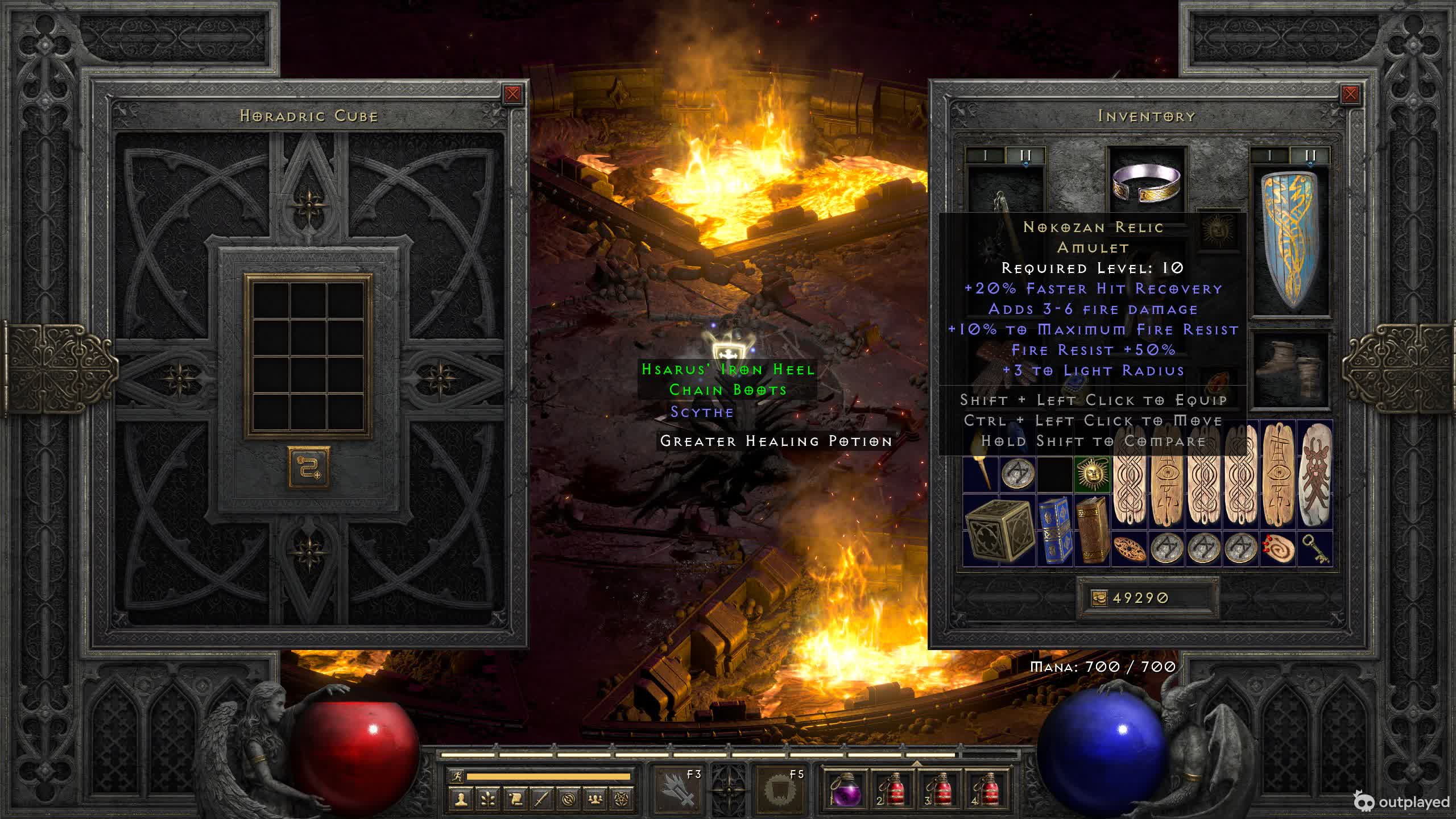Select the equipped silver circlet helm
This screenshot has width=1456, height=819.
(x=1147, y=183)
